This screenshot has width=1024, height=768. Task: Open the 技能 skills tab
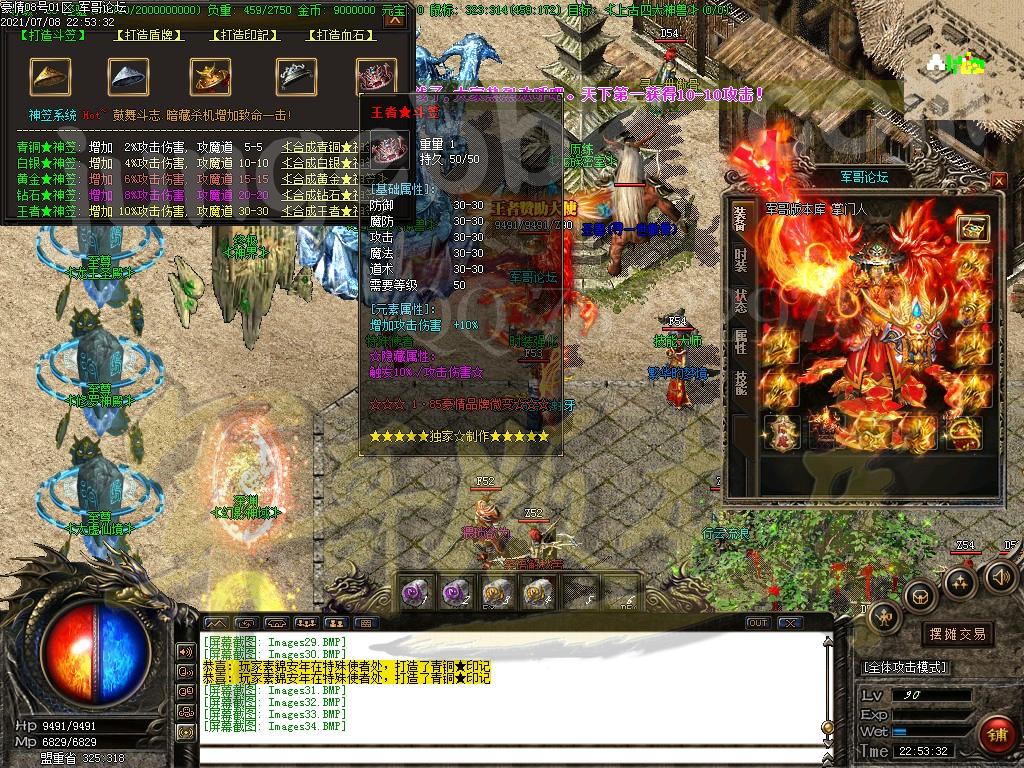(740, 383)
